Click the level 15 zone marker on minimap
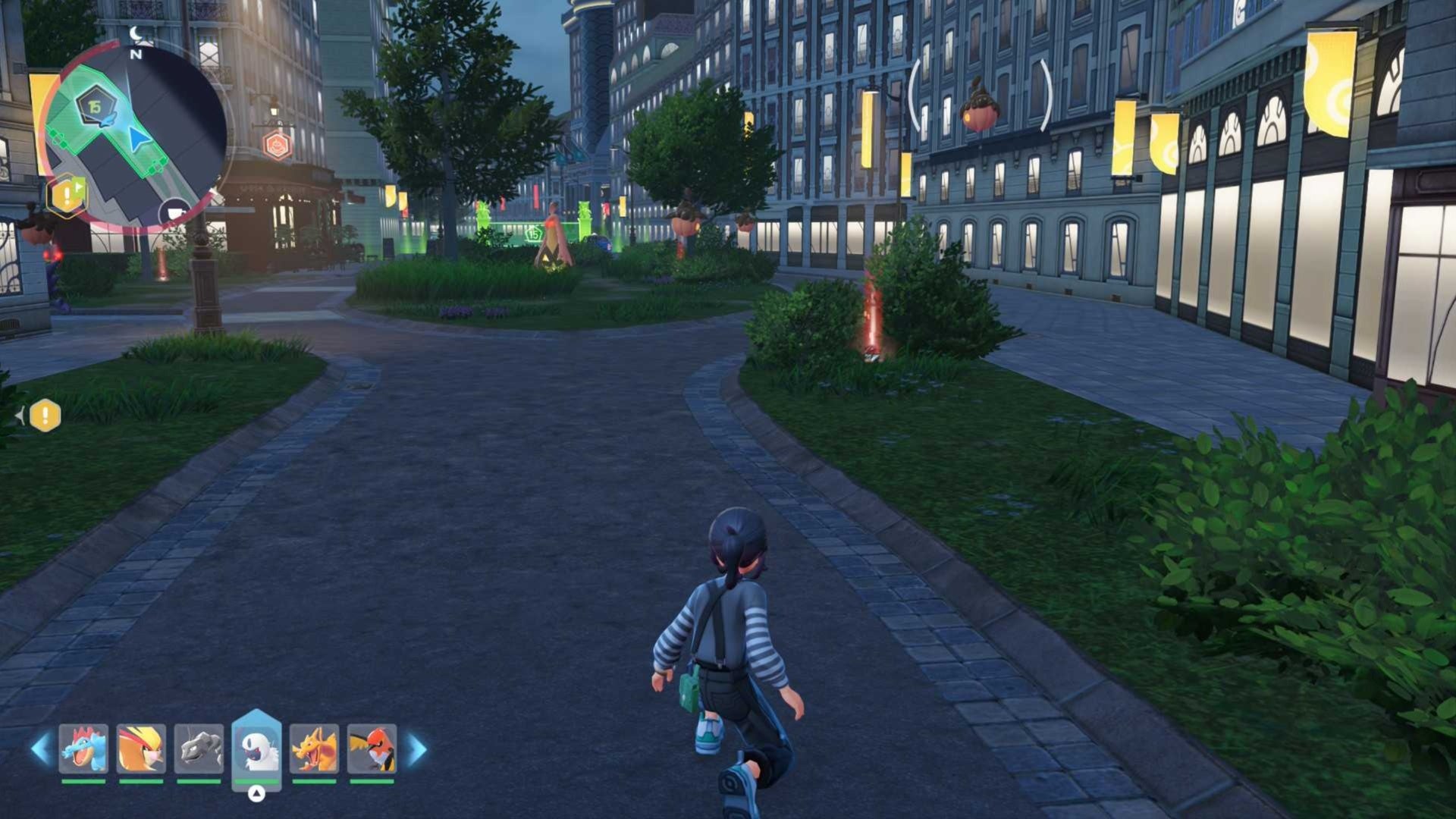1456x819 pixels. coord(95,108)
